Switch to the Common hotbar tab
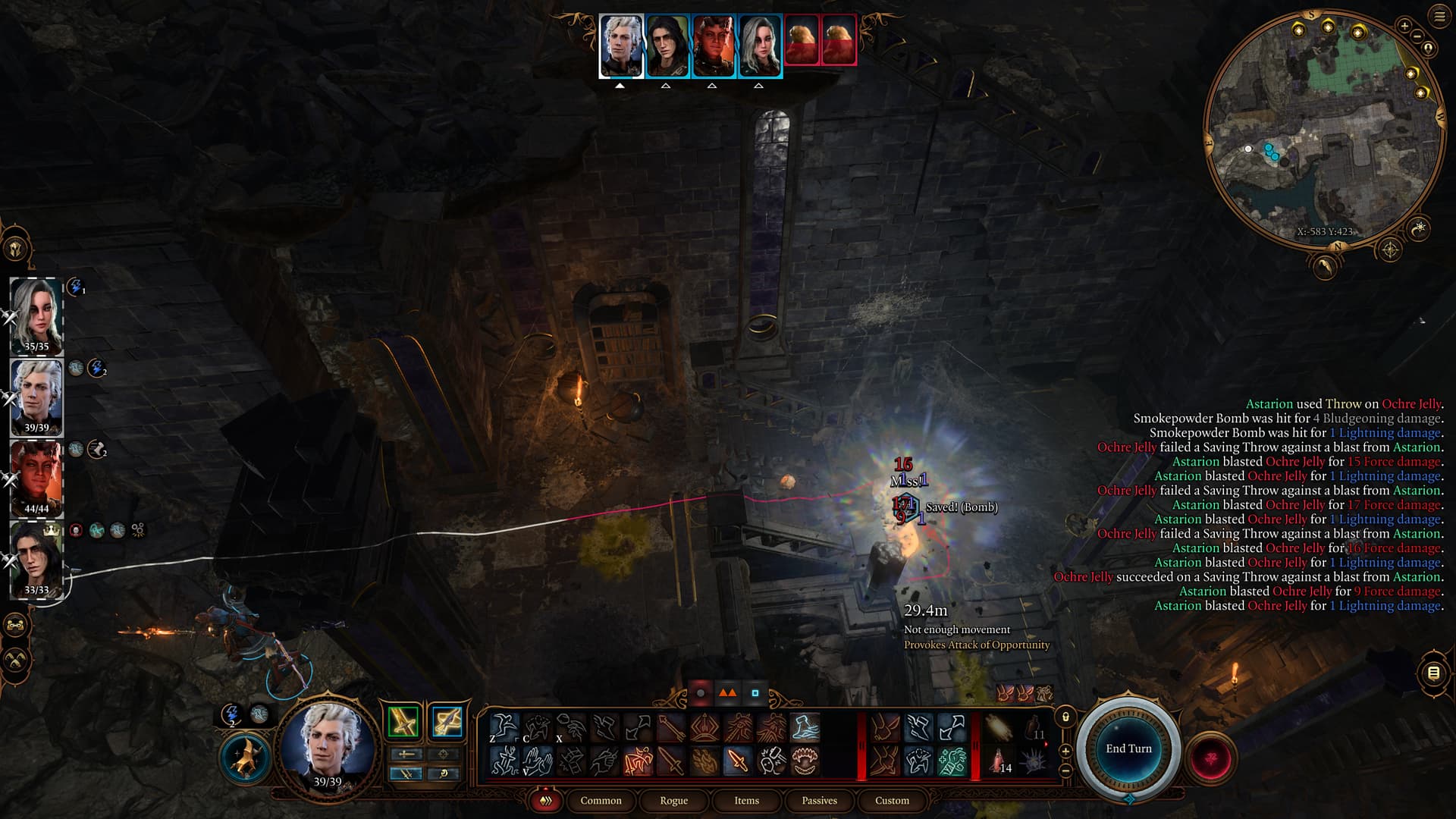Image resolution: width=1456 pixels, height=819 pixels. (601, 801)
